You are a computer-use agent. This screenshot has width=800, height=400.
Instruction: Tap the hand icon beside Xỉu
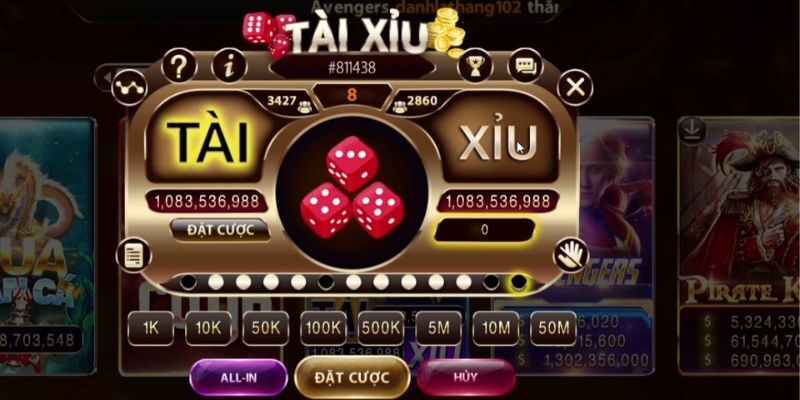point(570,254)
